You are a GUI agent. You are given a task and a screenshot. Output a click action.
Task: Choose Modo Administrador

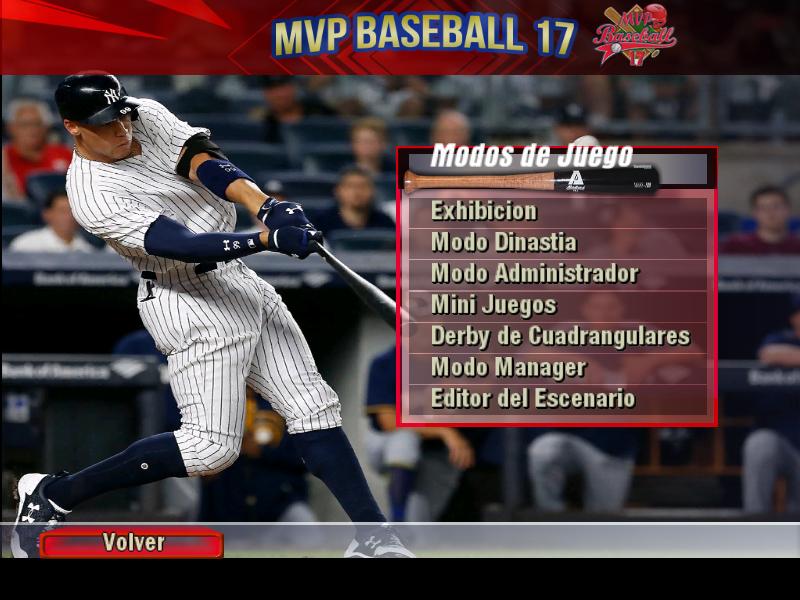(x=534, y=273)
